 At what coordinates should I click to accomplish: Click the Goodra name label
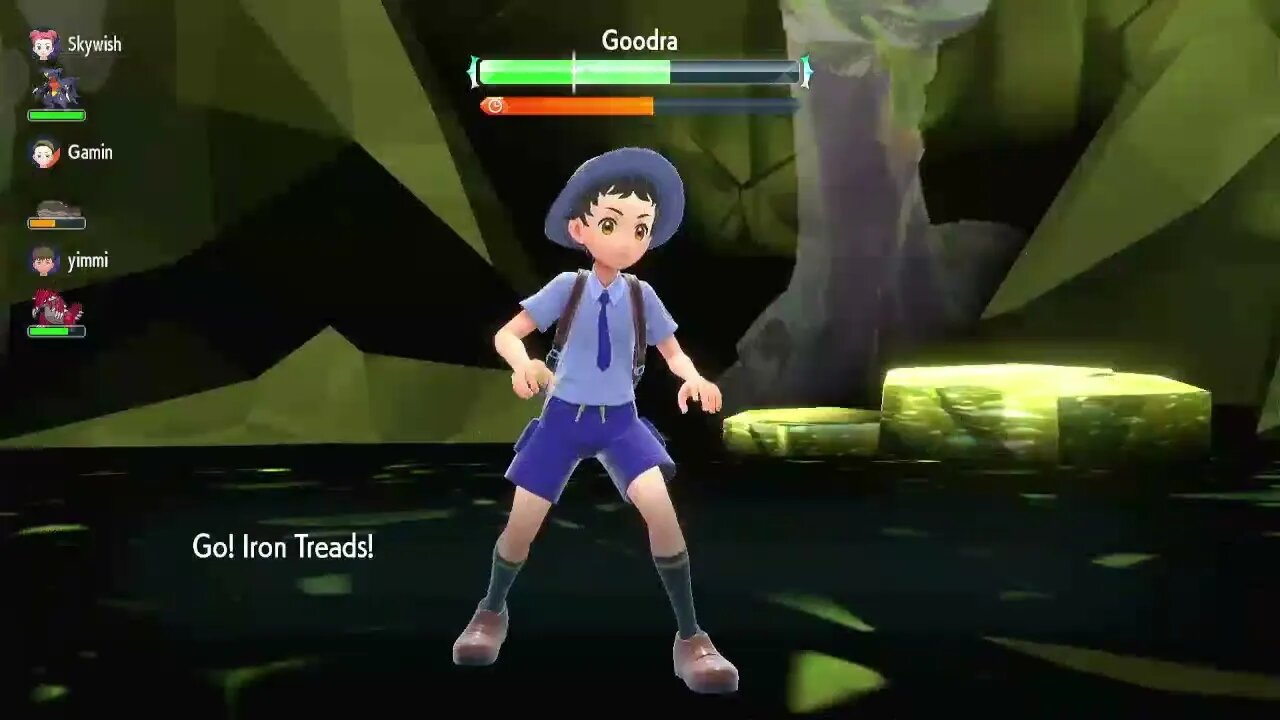[x=638, y=42]
